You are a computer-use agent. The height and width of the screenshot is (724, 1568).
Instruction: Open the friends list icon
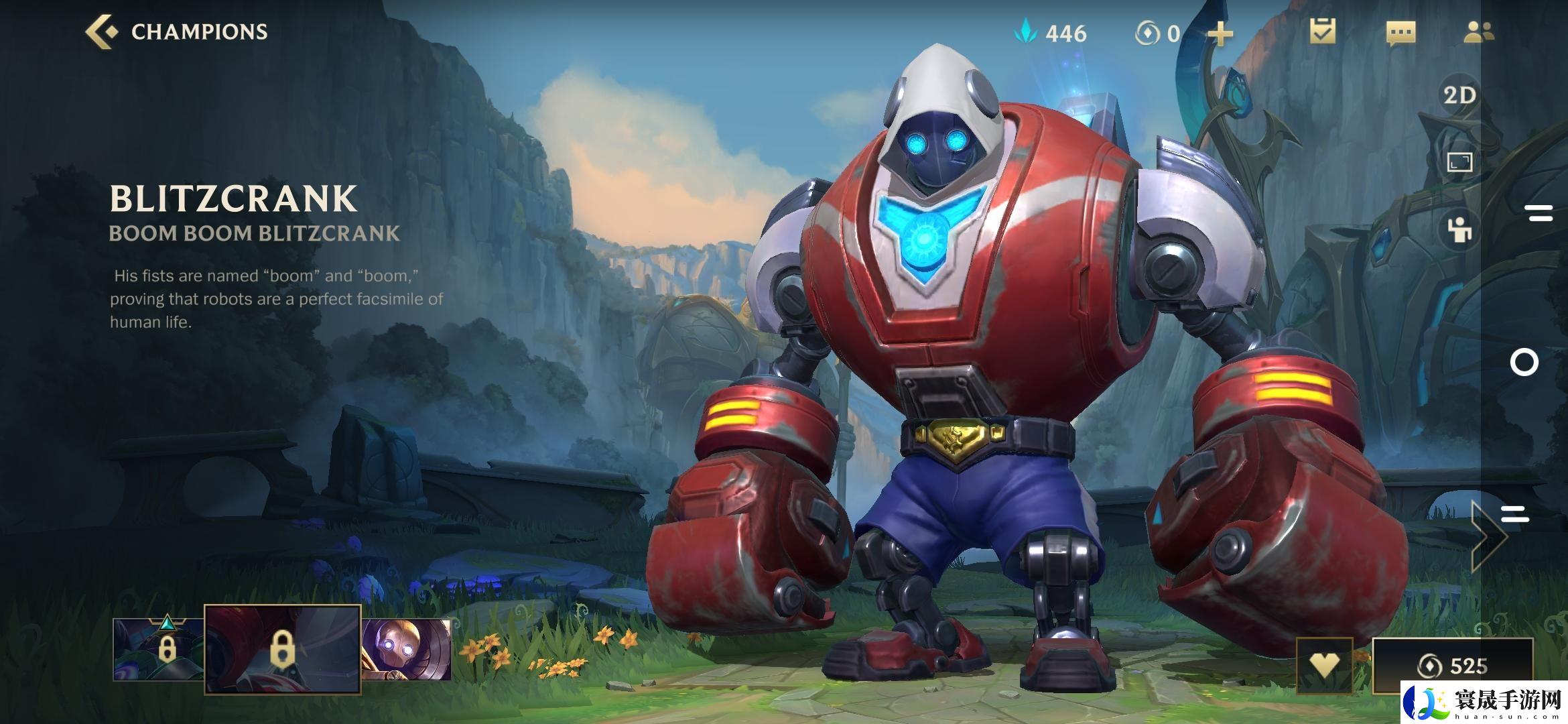tap(1478, 32)
